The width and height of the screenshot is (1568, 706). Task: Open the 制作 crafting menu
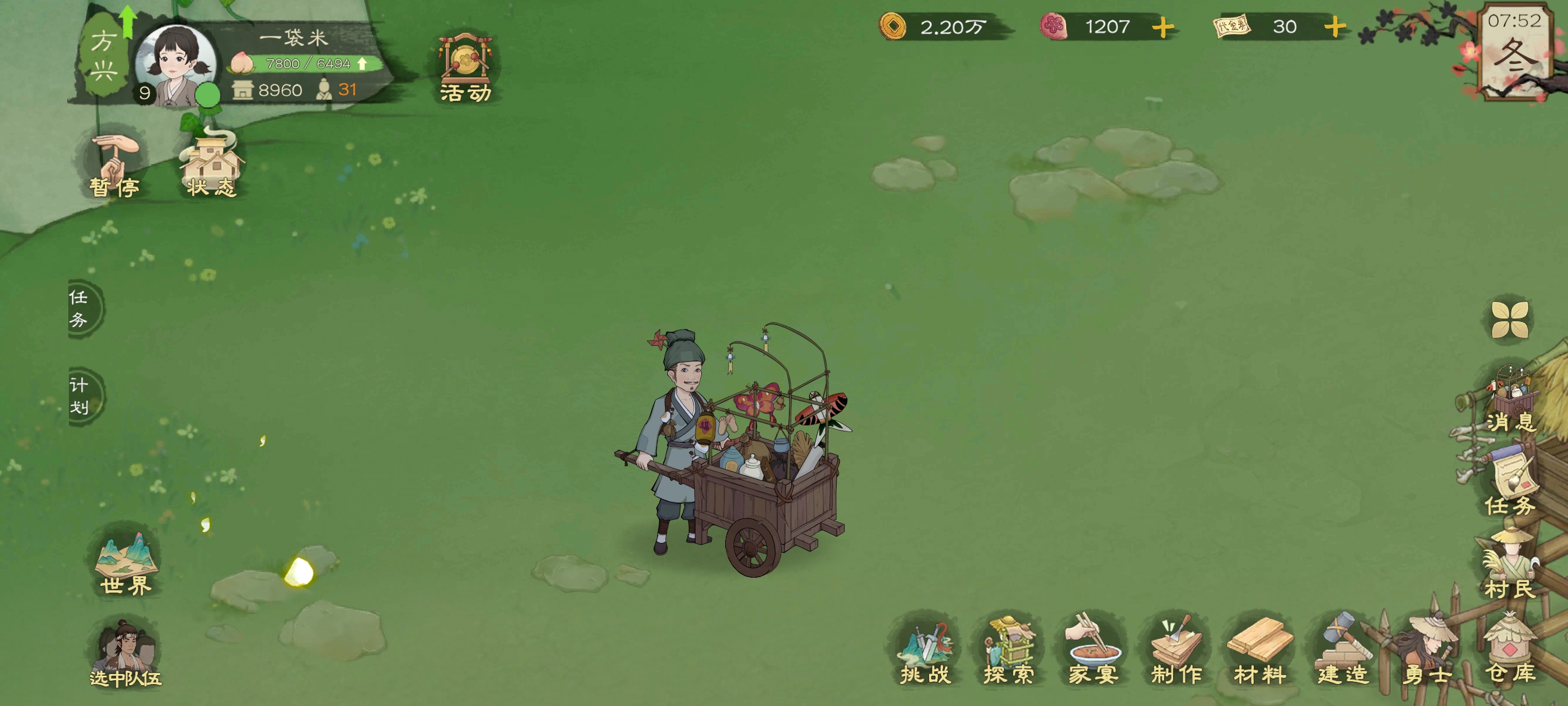(x=1176, y=651)
